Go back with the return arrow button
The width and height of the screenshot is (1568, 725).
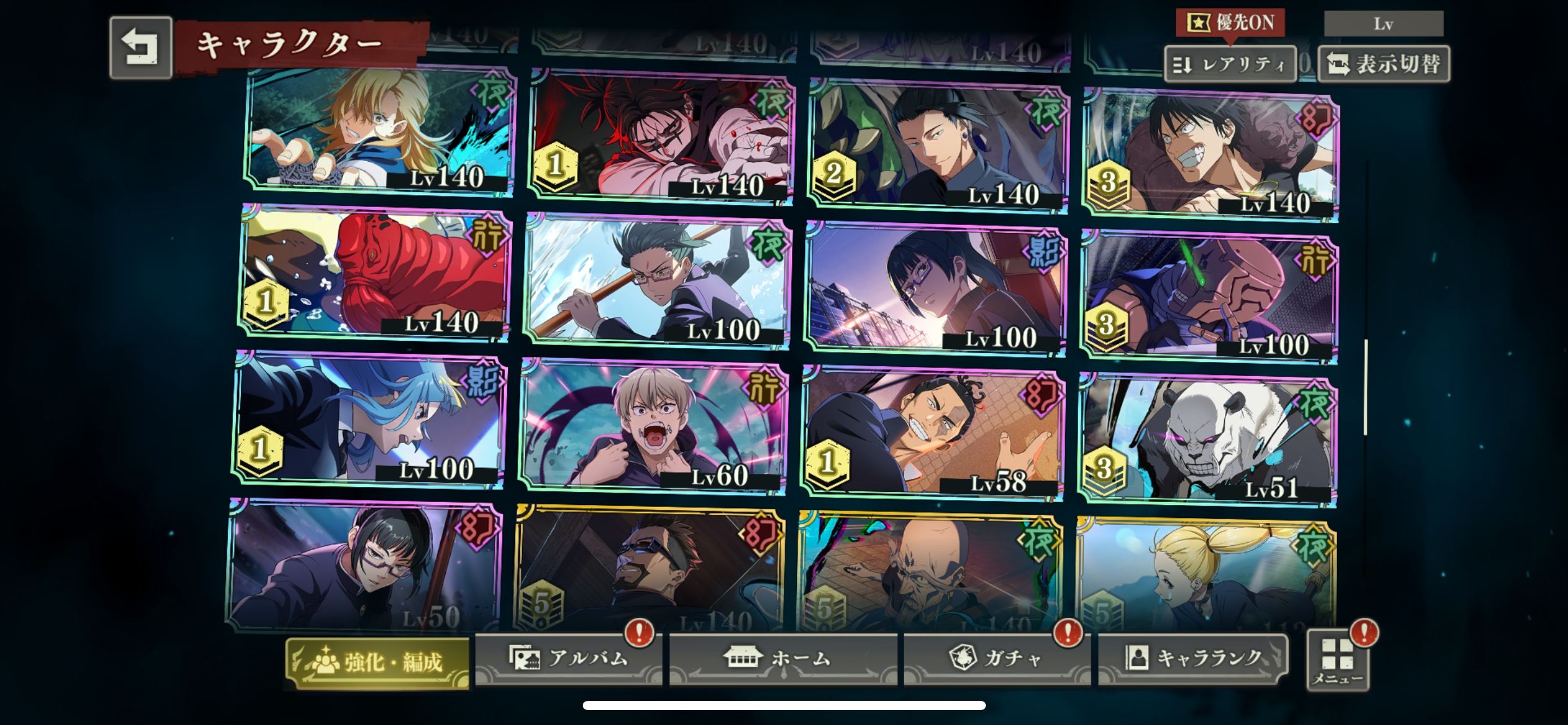click(x=141, y=48)
